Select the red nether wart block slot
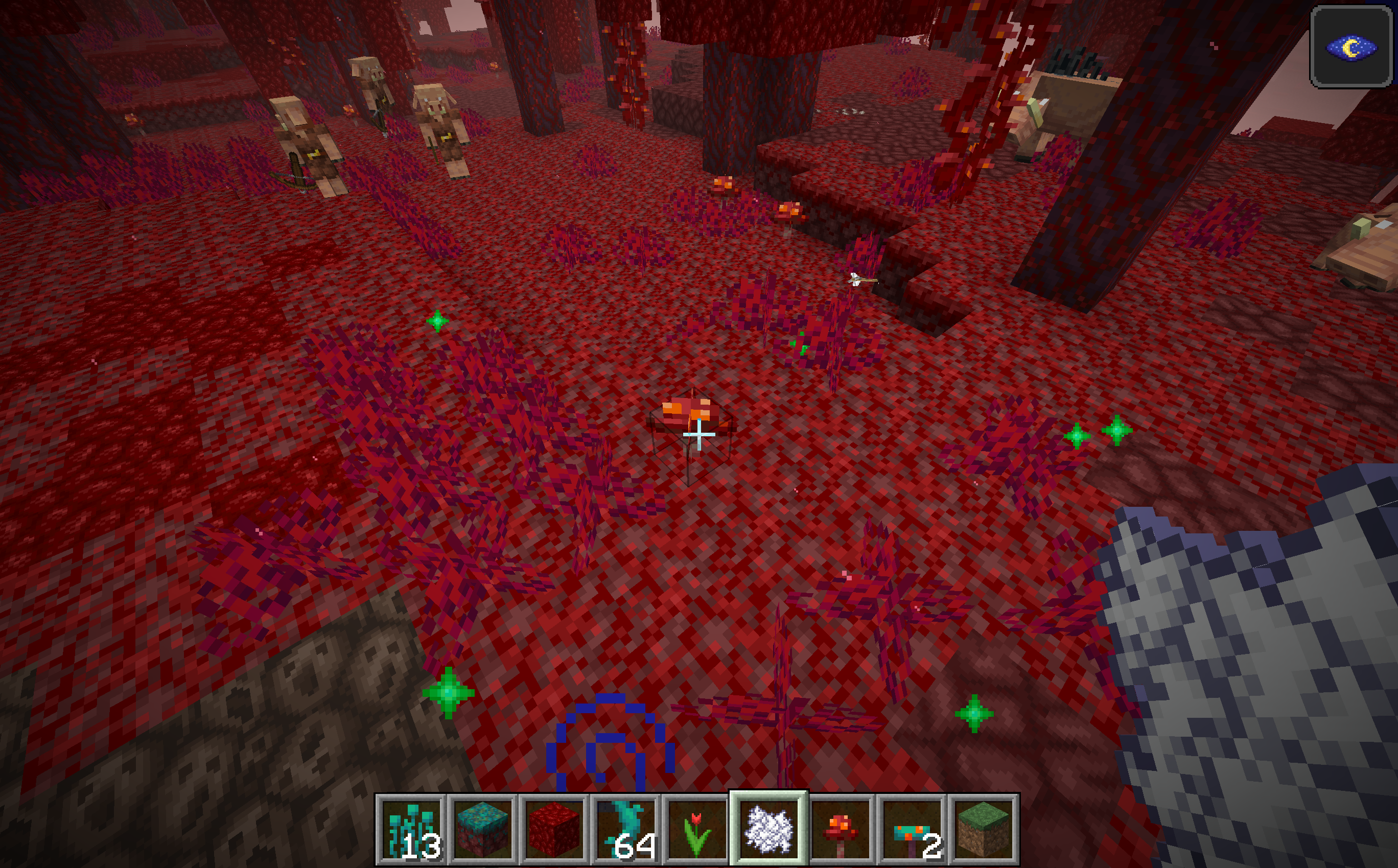1398x868 pixels. (553, 829)
